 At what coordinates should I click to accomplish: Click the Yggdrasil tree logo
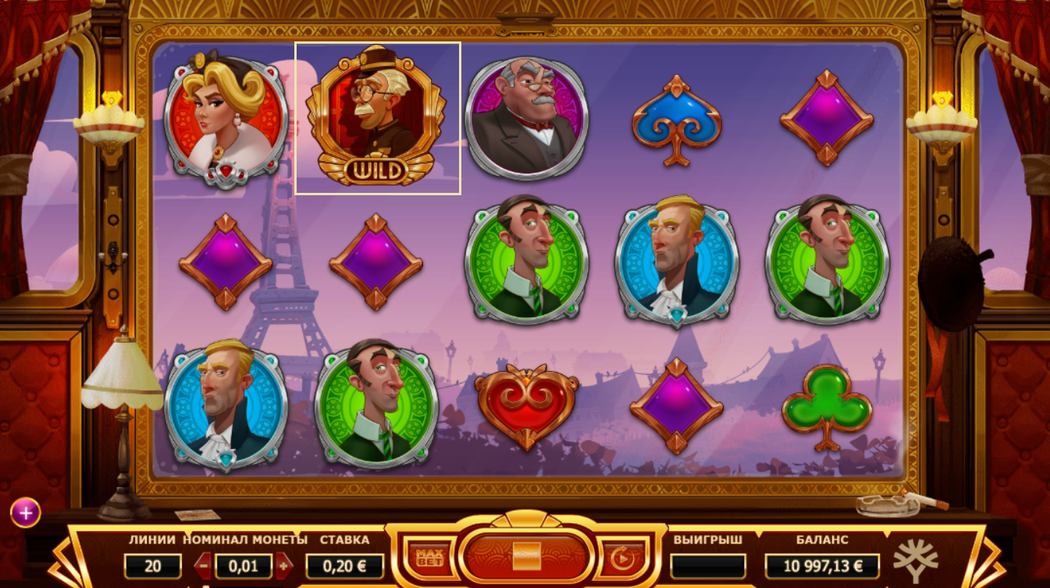coord(915,560)
